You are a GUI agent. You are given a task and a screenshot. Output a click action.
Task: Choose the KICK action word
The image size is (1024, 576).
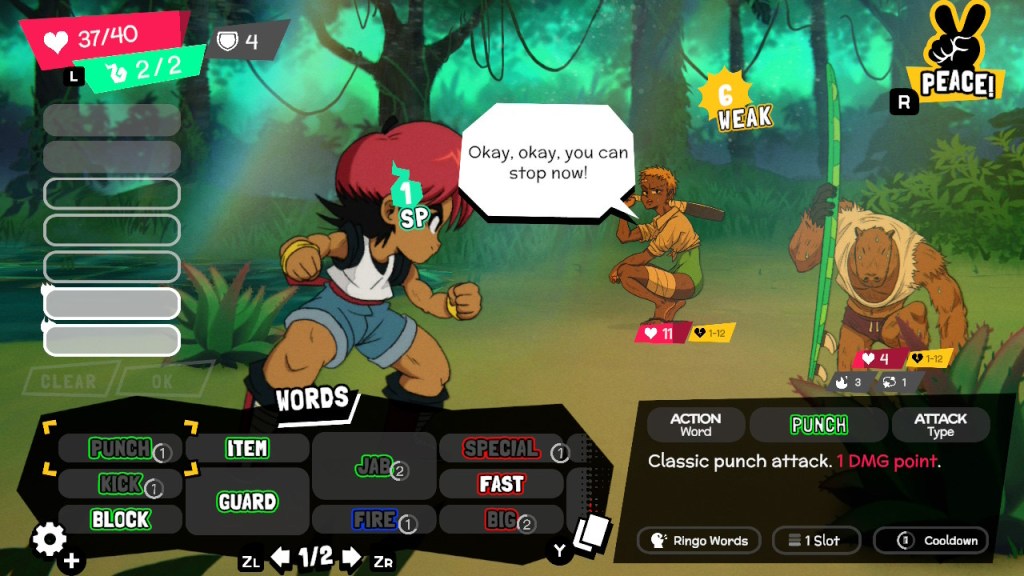[x=120, y=485]
